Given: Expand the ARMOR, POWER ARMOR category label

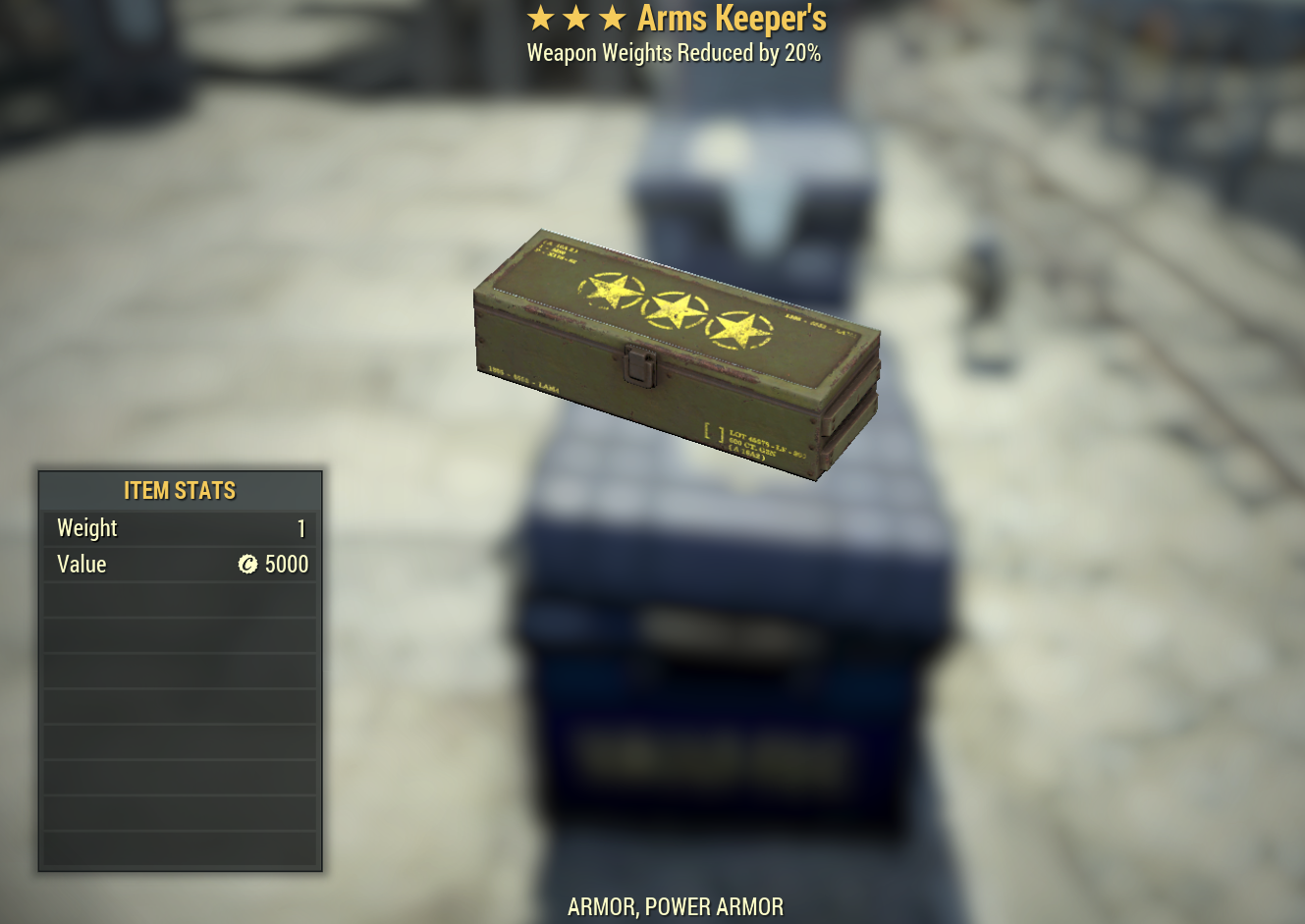Looking at the screenshot, I should pos(676,906).
